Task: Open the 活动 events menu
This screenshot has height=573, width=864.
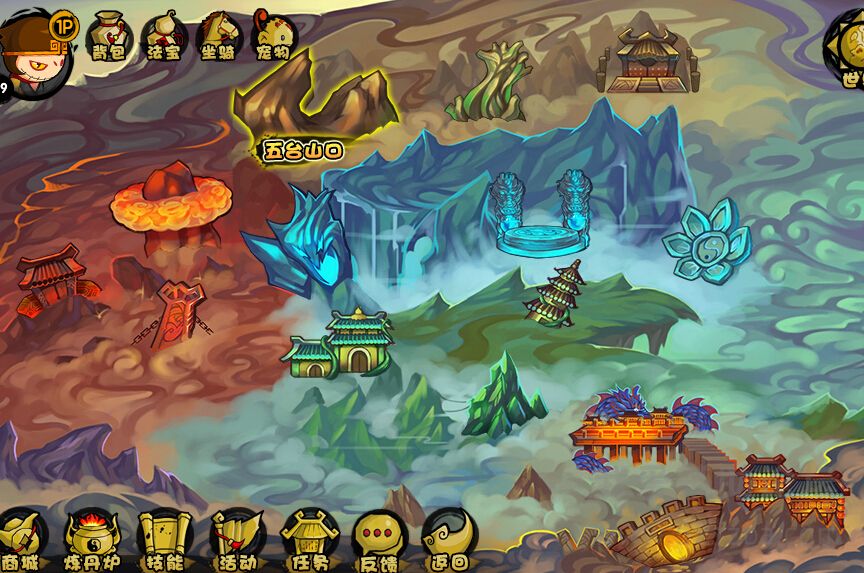Action: click(x=237, y=540)
